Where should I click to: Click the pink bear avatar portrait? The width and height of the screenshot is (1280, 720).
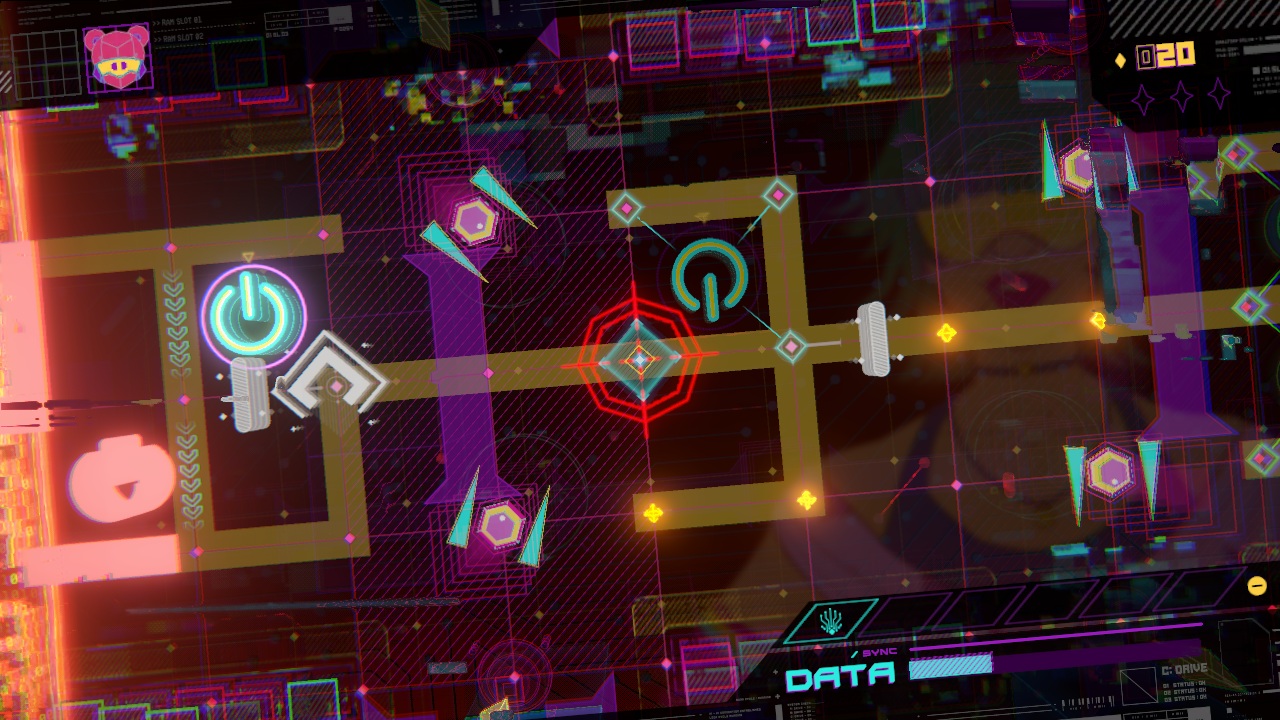[x=118, y=58]
